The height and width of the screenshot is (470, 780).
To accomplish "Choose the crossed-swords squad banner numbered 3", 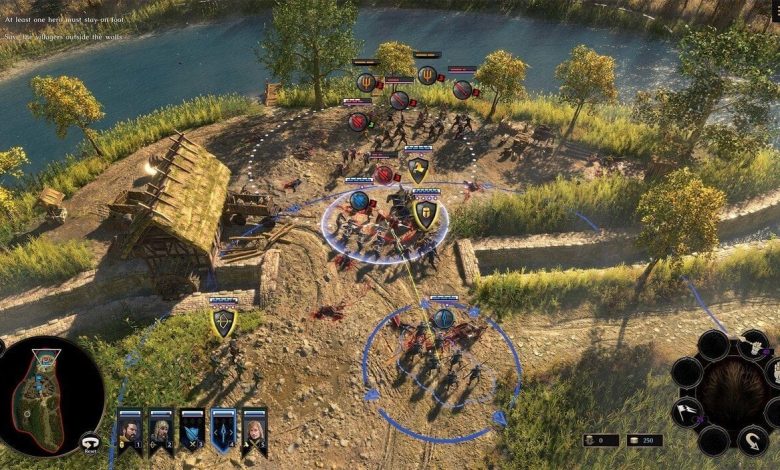I will 192,431.
